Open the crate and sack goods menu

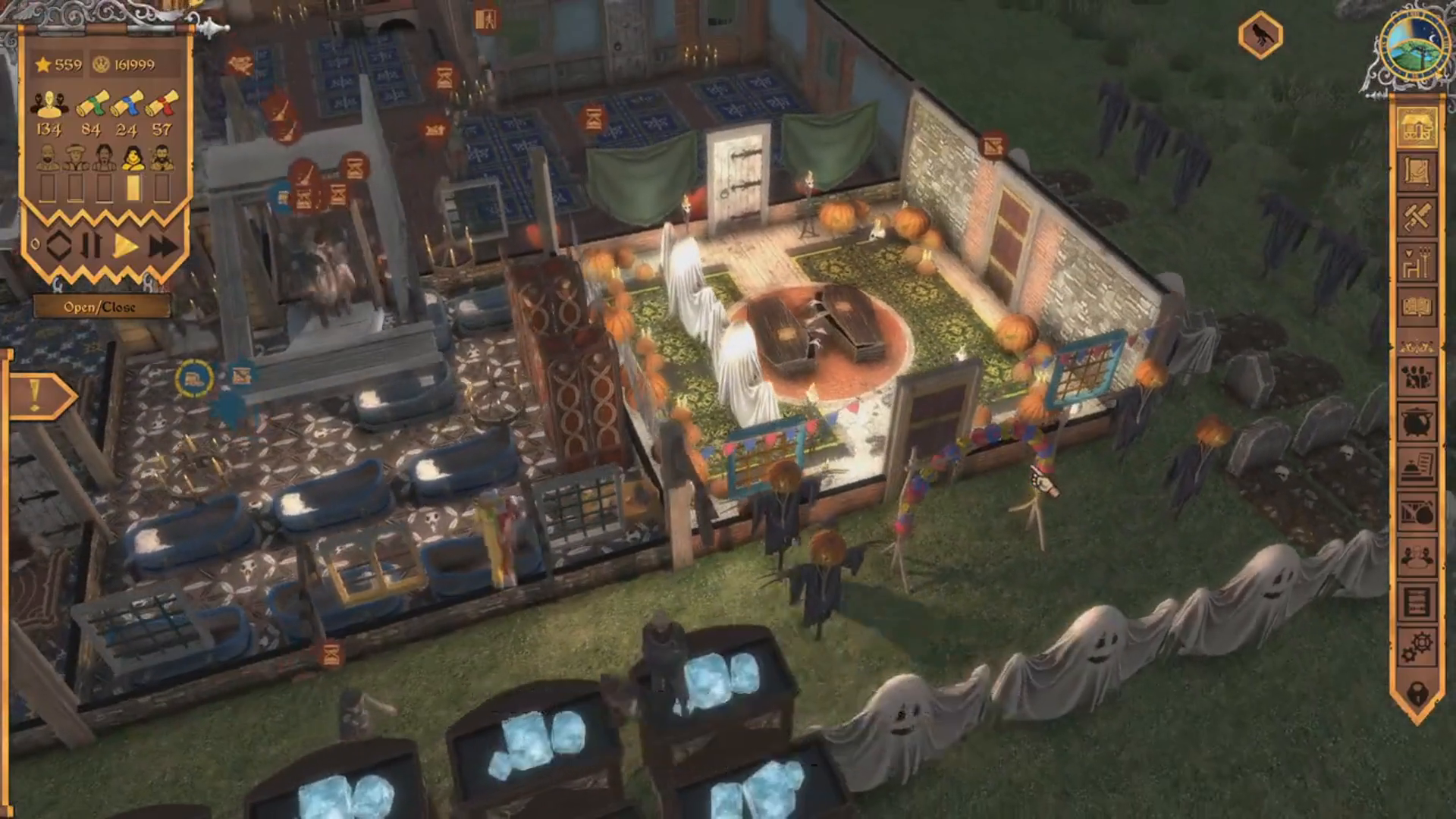click(x=1417, y=513)
